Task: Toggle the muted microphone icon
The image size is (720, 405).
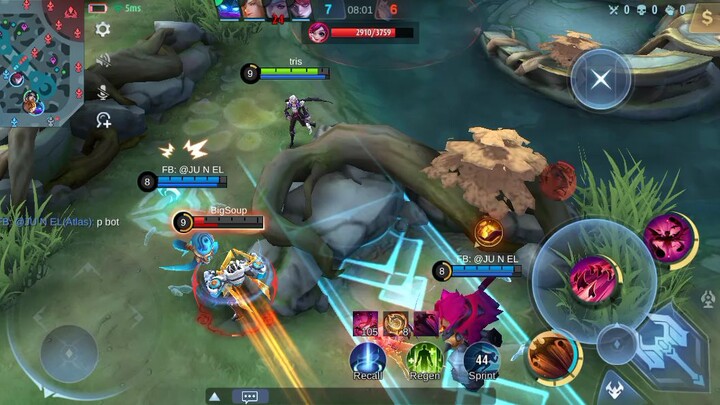Action: pos(102,91)
